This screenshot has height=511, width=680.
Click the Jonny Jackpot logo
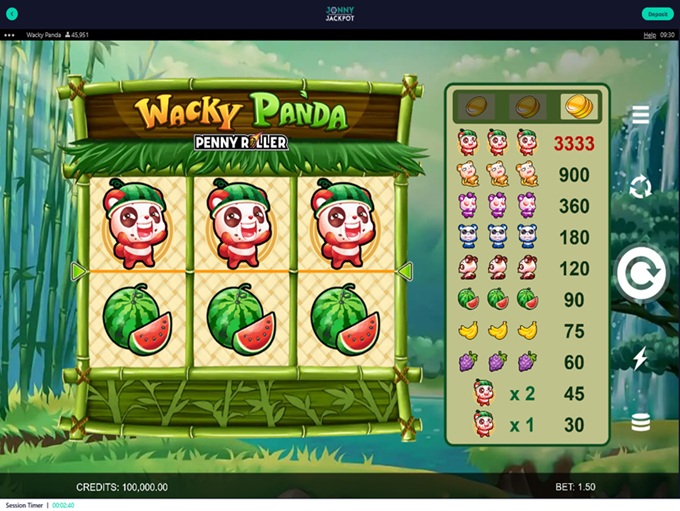[340, 13]
